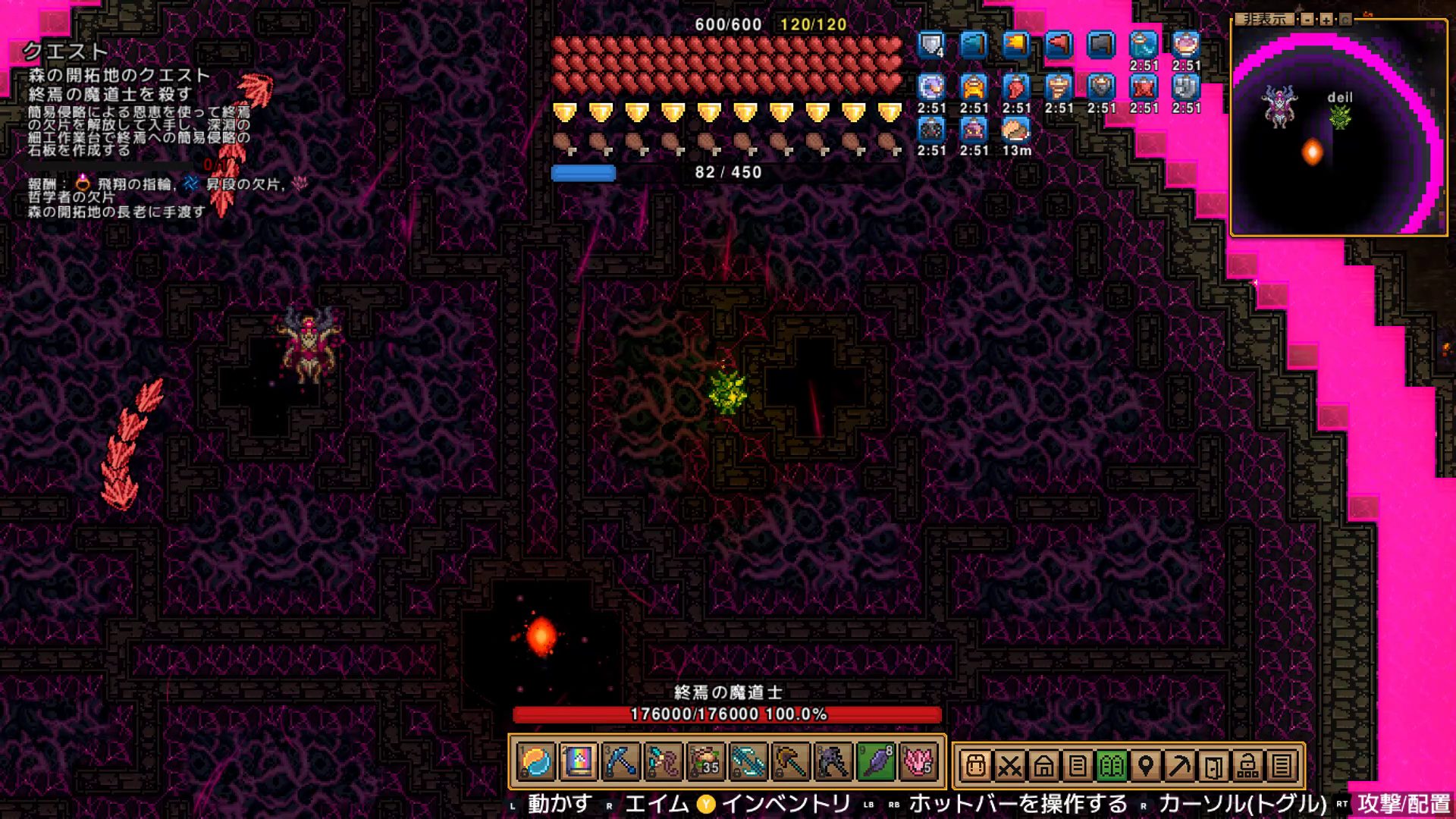Click the door icon button
Image resolution: width=1456 pixels, height=819 pixels.
tap(1213, 767)
